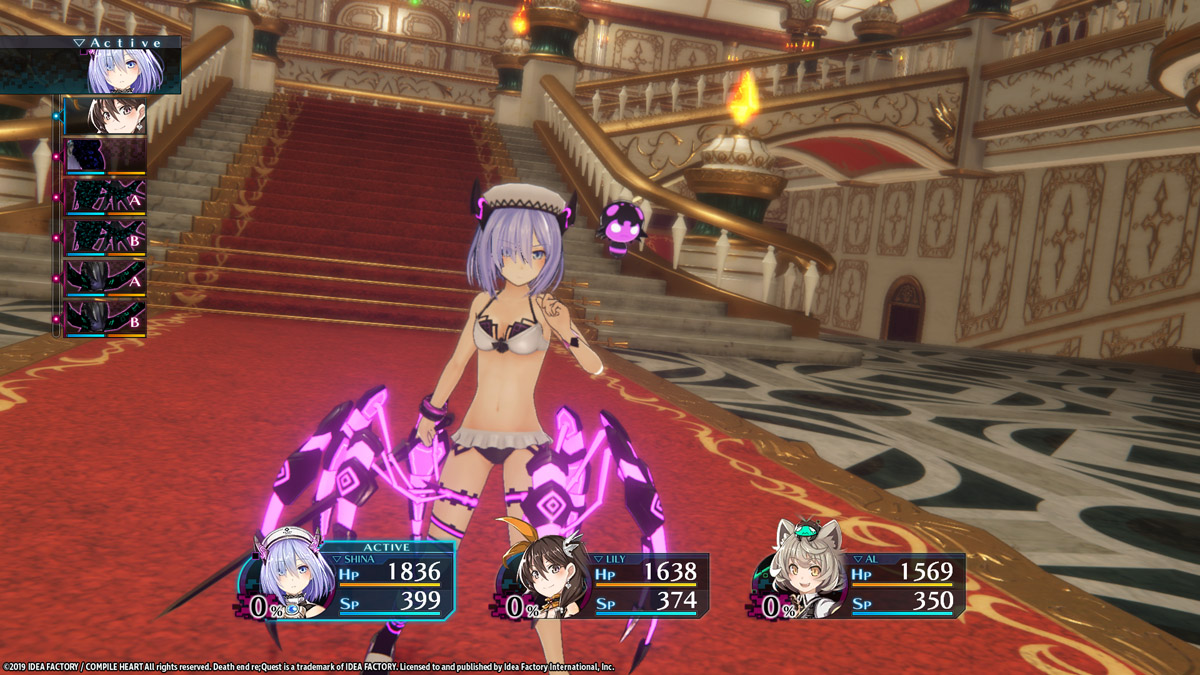Screen dimensions: 1200x675
Task: Select Lily's portrait in the turn order list
Action: [105, 116]
